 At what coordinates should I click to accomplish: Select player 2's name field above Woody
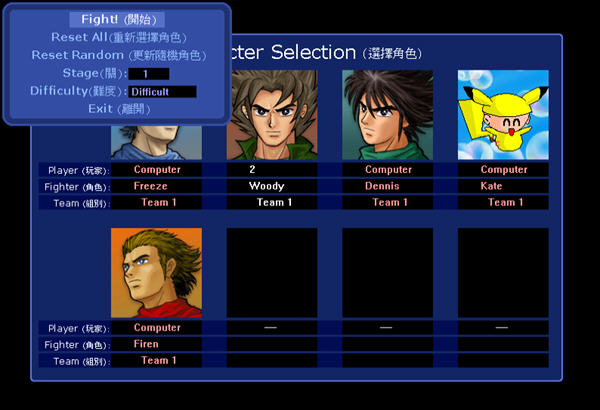272,170
